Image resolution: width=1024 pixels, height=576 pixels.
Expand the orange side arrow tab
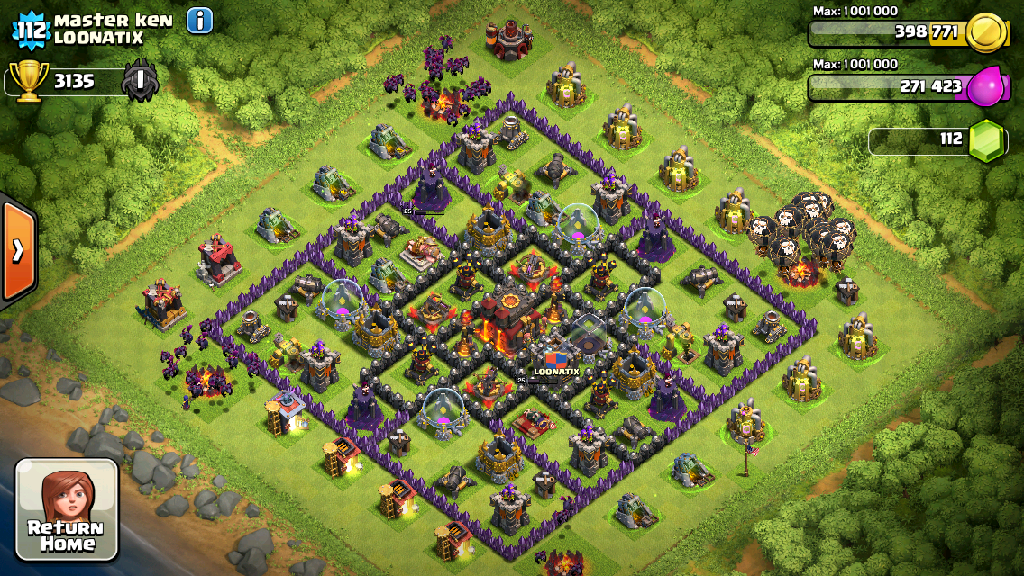[18, 250]
